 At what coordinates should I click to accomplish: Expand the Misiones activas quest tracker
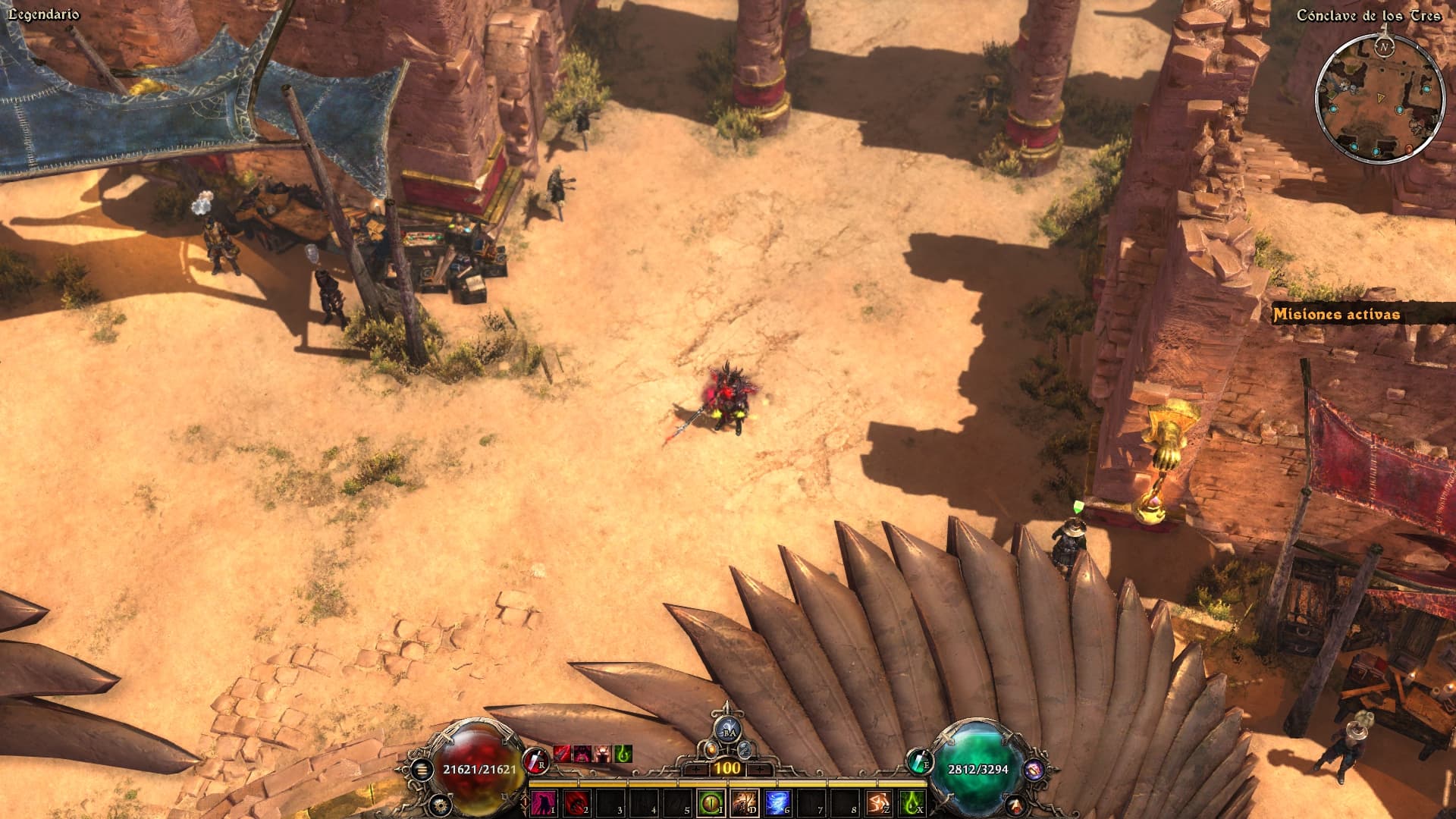pyautogui.click(x=1336, y=315)
